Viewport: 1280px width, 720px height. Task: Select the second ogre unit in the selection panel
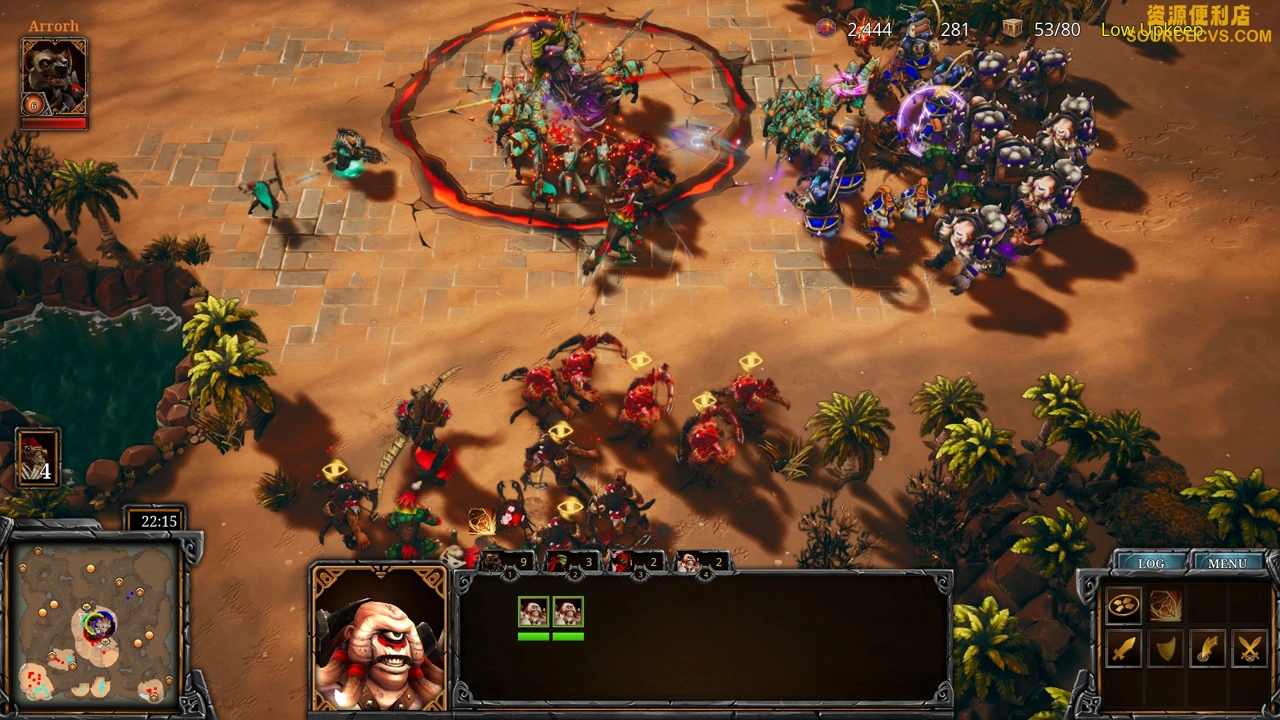click(x=568, y=612)
